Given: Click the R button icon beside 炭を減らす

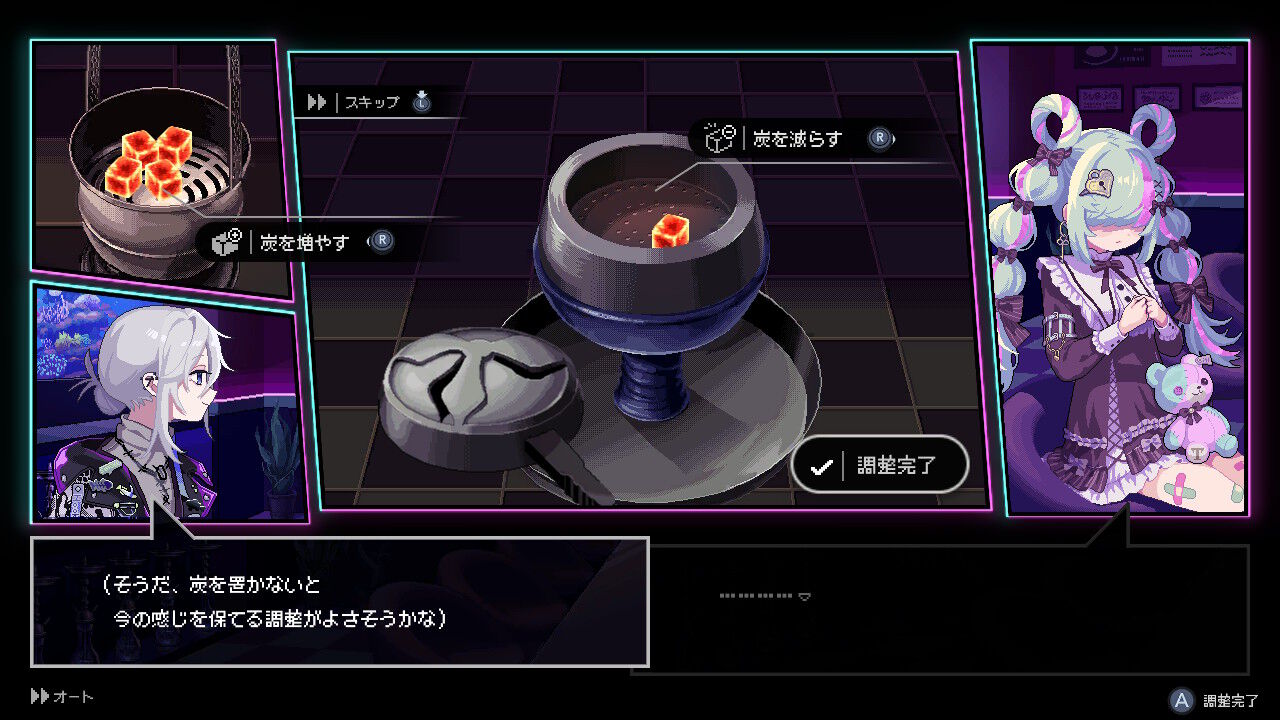Looking at the screenshot, I should (879, 140).
